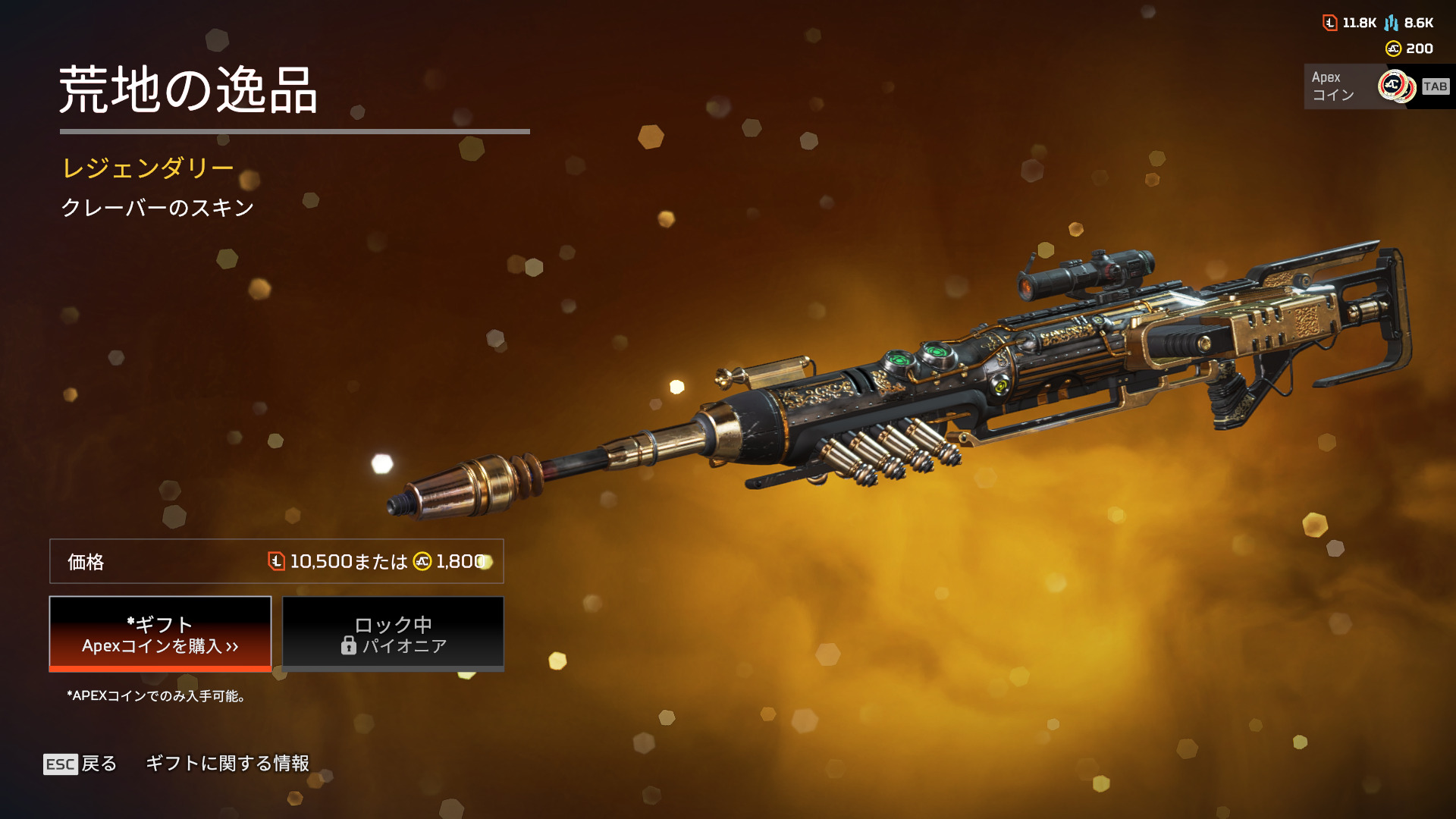Open the Apex Coins shop button
This screenshot has width=1456, height=819.
[x=1376, y=86]
